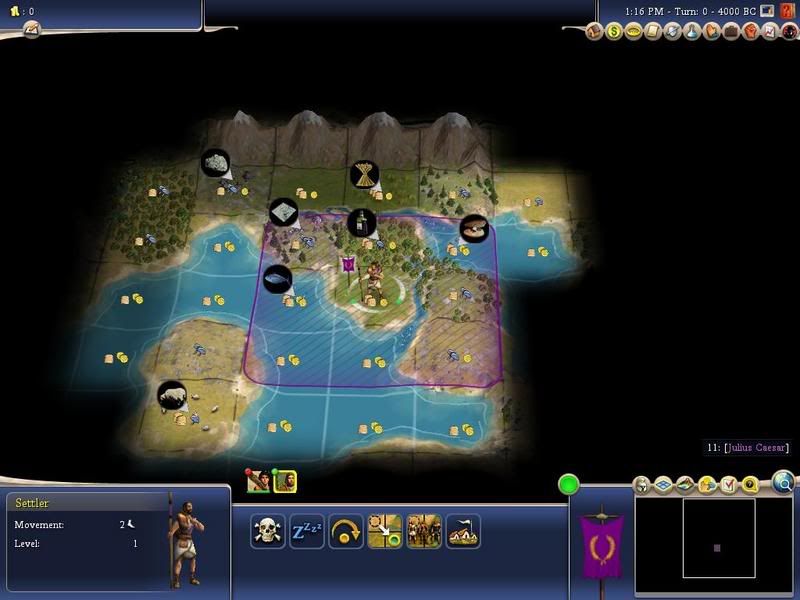This screenshot has height=600, width=800.
Task: Put the settler to sleep
Action: pyautogui.click(x=306, y=531)
